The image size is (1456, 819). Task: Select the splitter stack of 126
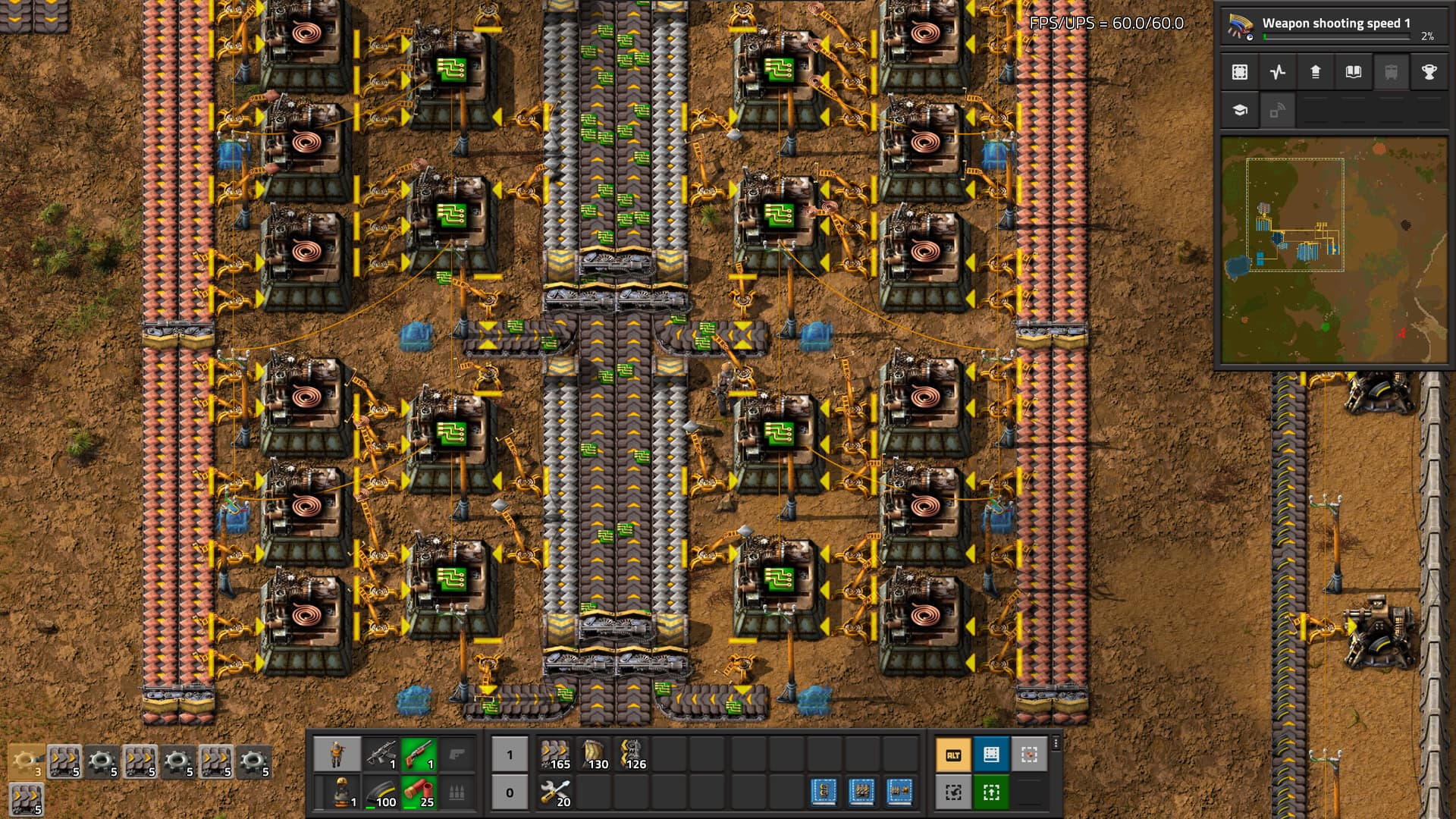coord(632,755)
